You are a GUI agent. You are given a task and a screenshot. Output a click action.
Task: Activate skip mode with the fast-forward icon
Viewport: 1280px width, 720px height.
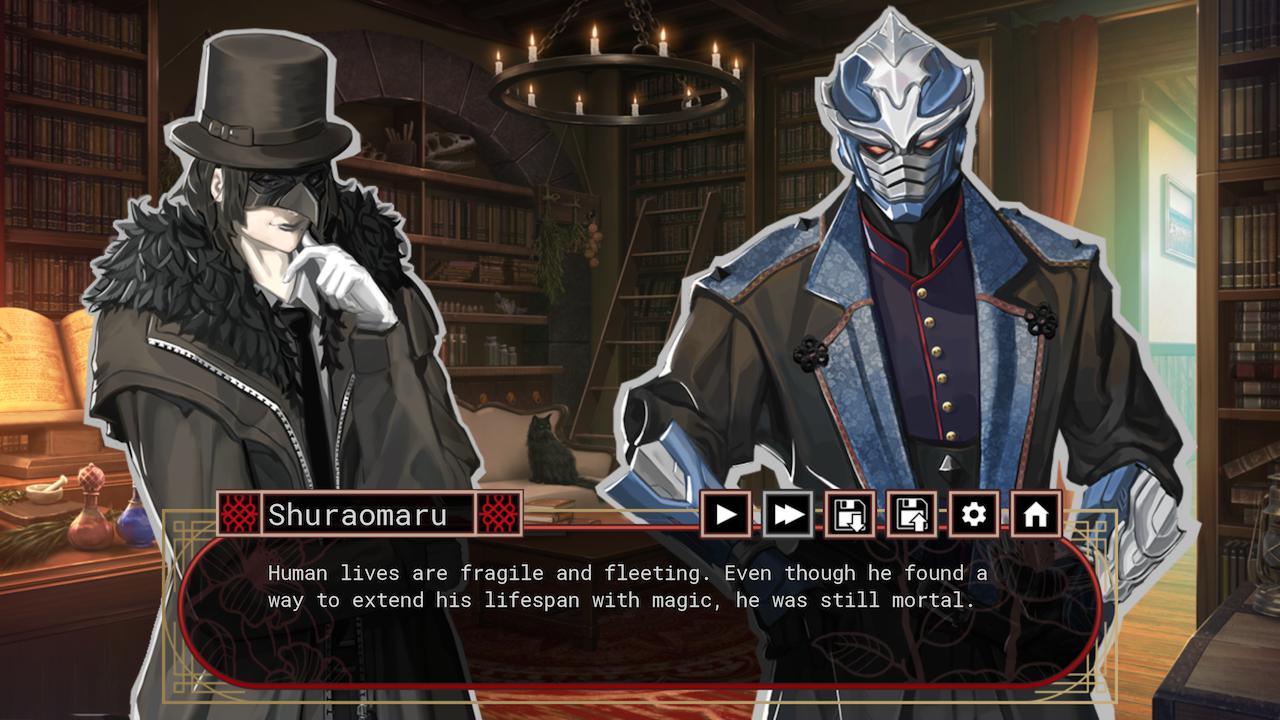[x=788, y=513]
